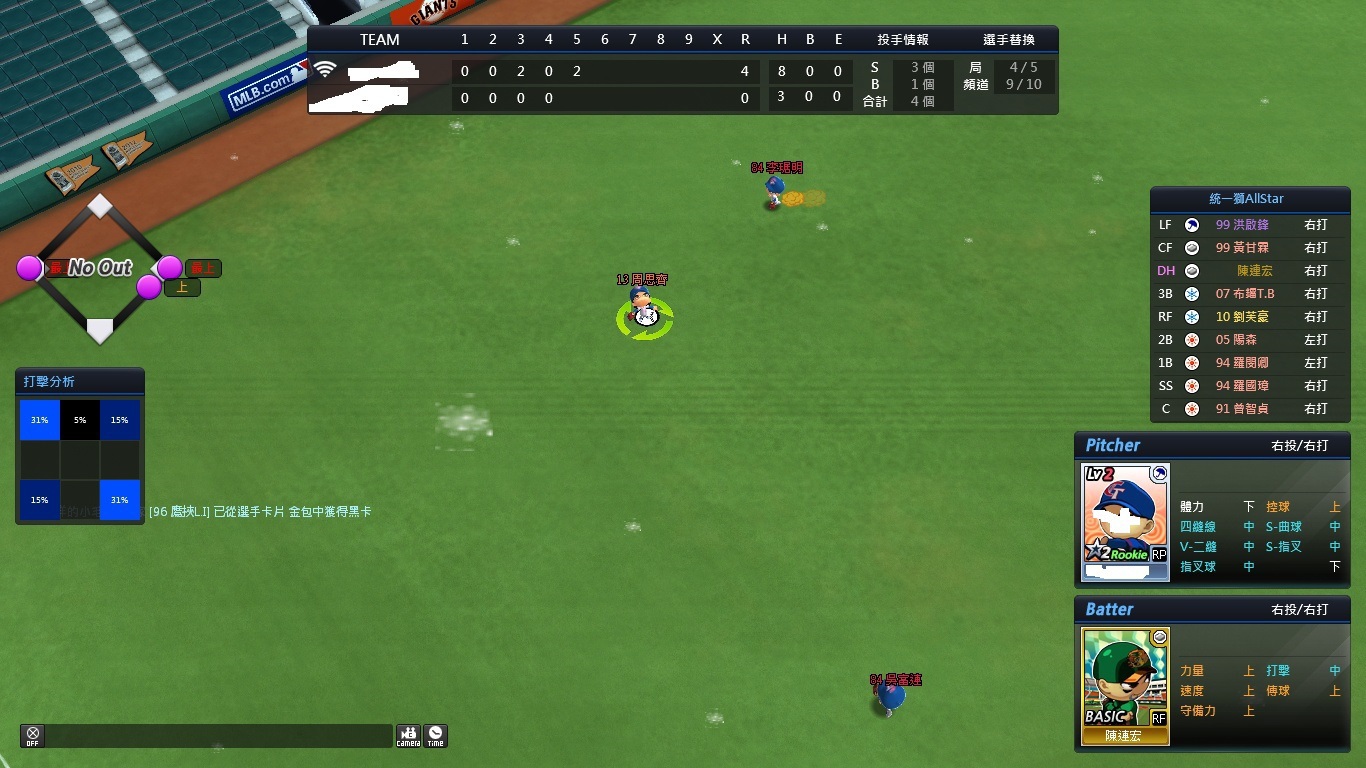
Task: Choose 2B 陽森 in the batting order
Action: click(1250, 340)
